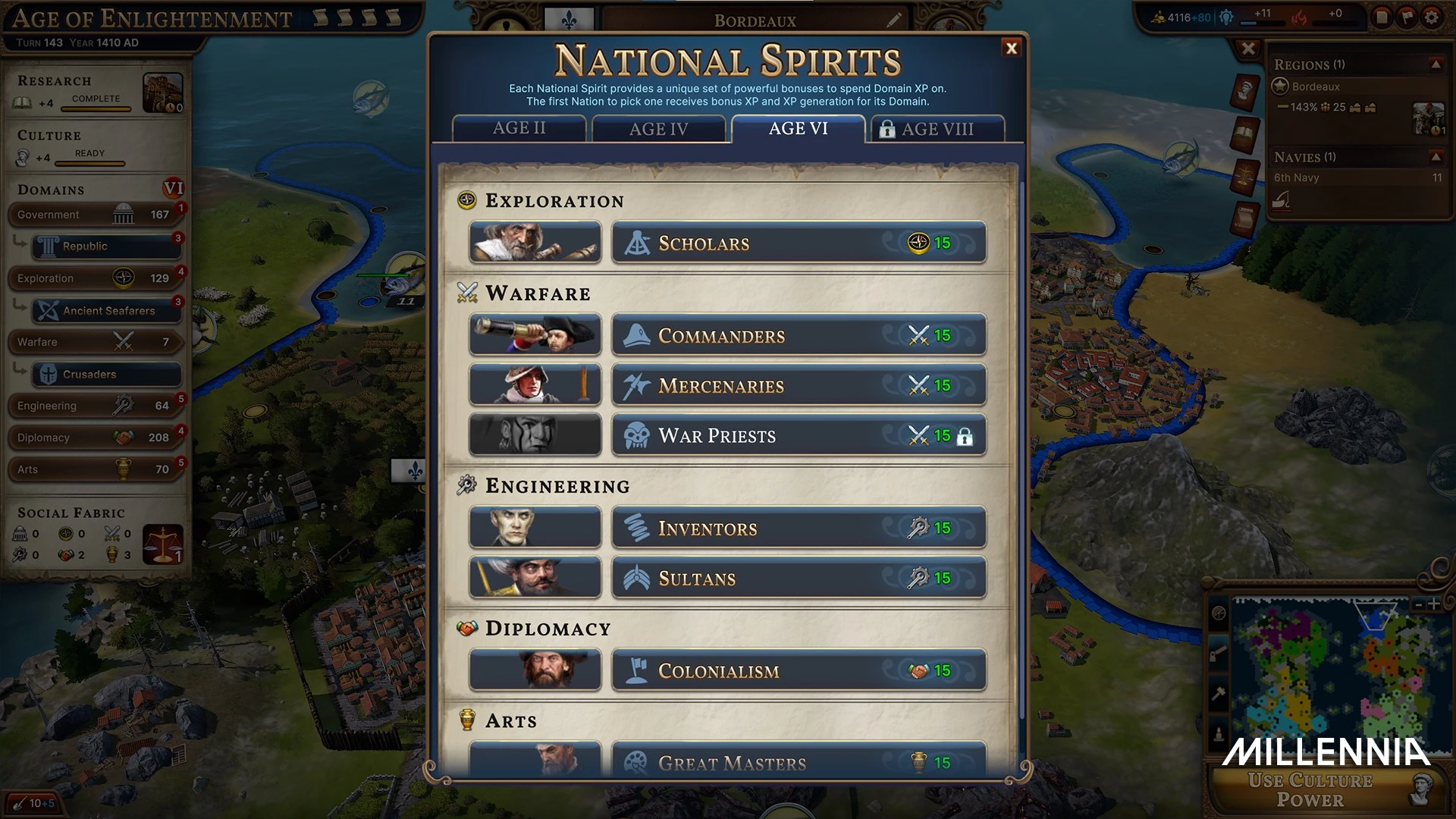Collapse the Navies list
This screenshot has height=819, width=1456.
(1436, 157)
